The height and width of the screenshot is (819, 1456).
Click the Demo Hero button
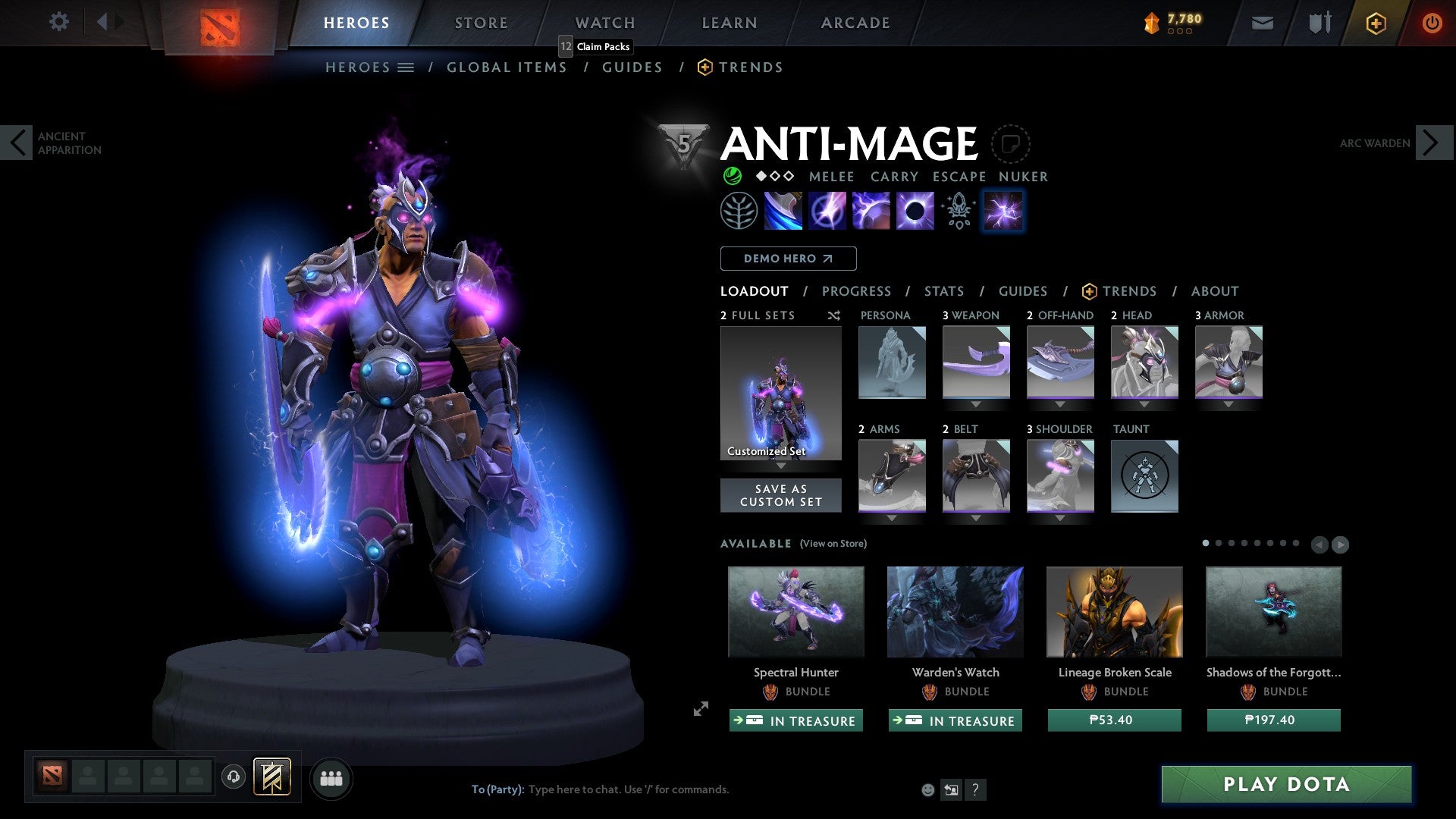point(787,259)
